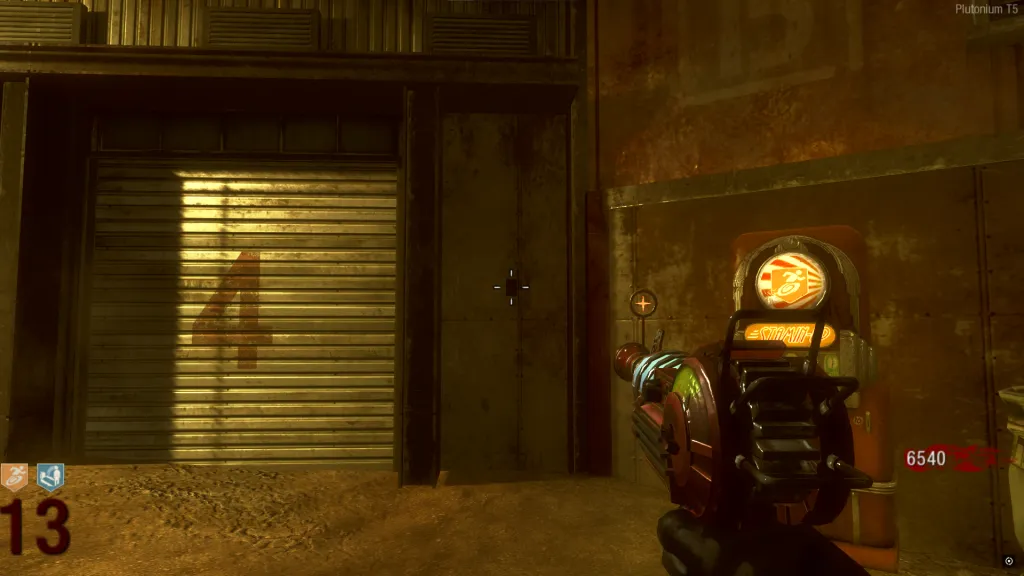Click the orange Stamin-Up perk icon
This screenshot has height=576, width=1024.
point(15,477)
